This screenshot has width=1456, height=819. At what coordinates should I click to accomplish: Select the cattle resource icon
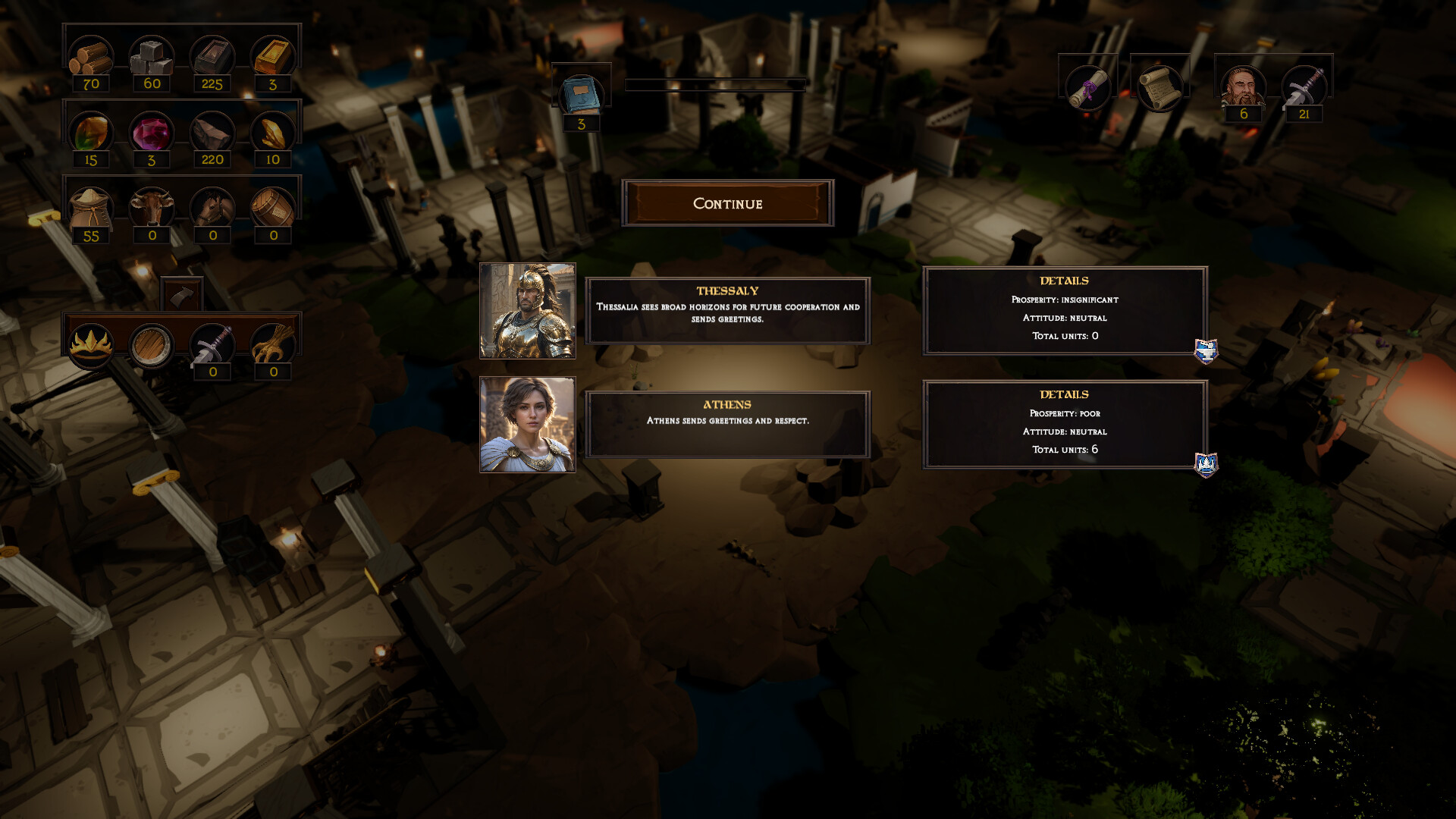[152, 208]
